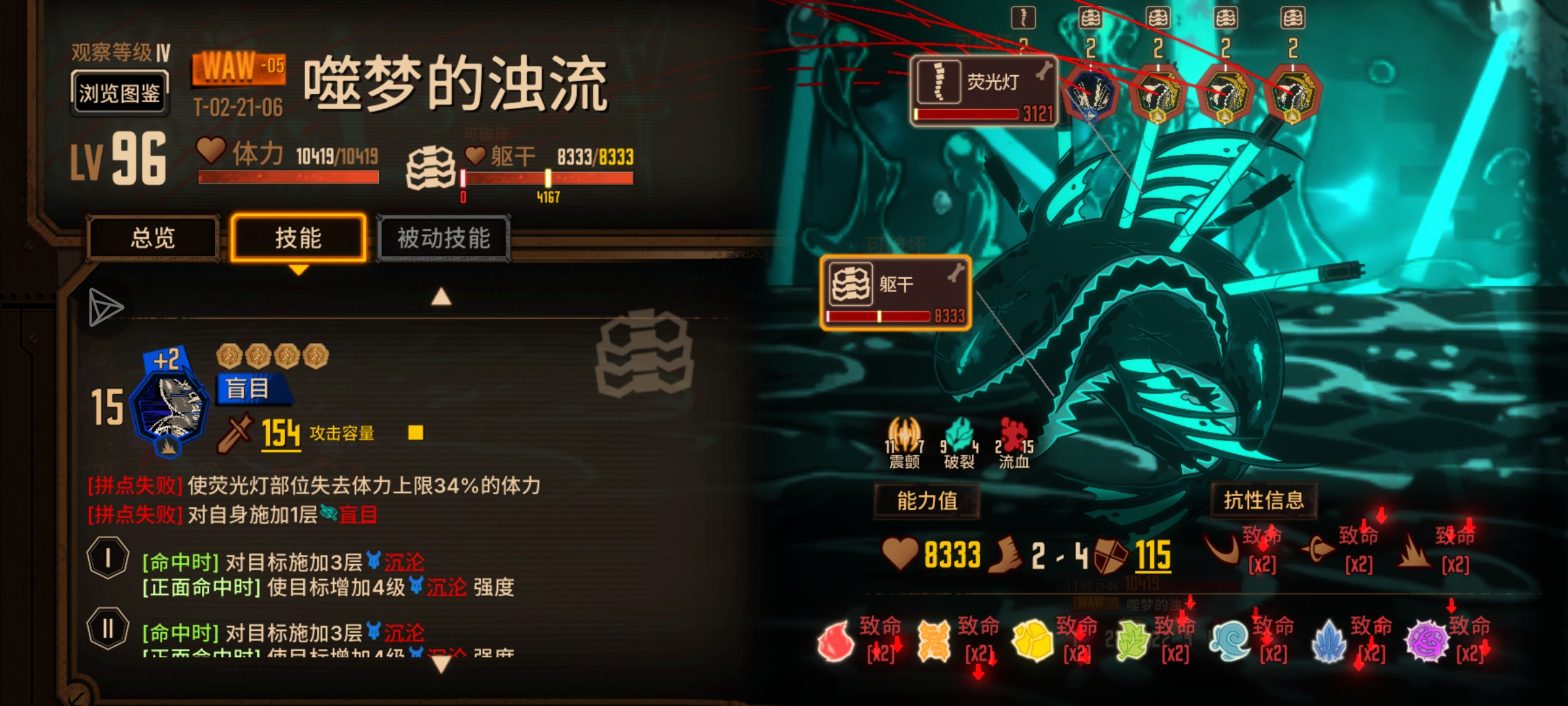Switch to the 总览 tab
The width and height of the screenshot is (1568, 706).
click(154, 239)
